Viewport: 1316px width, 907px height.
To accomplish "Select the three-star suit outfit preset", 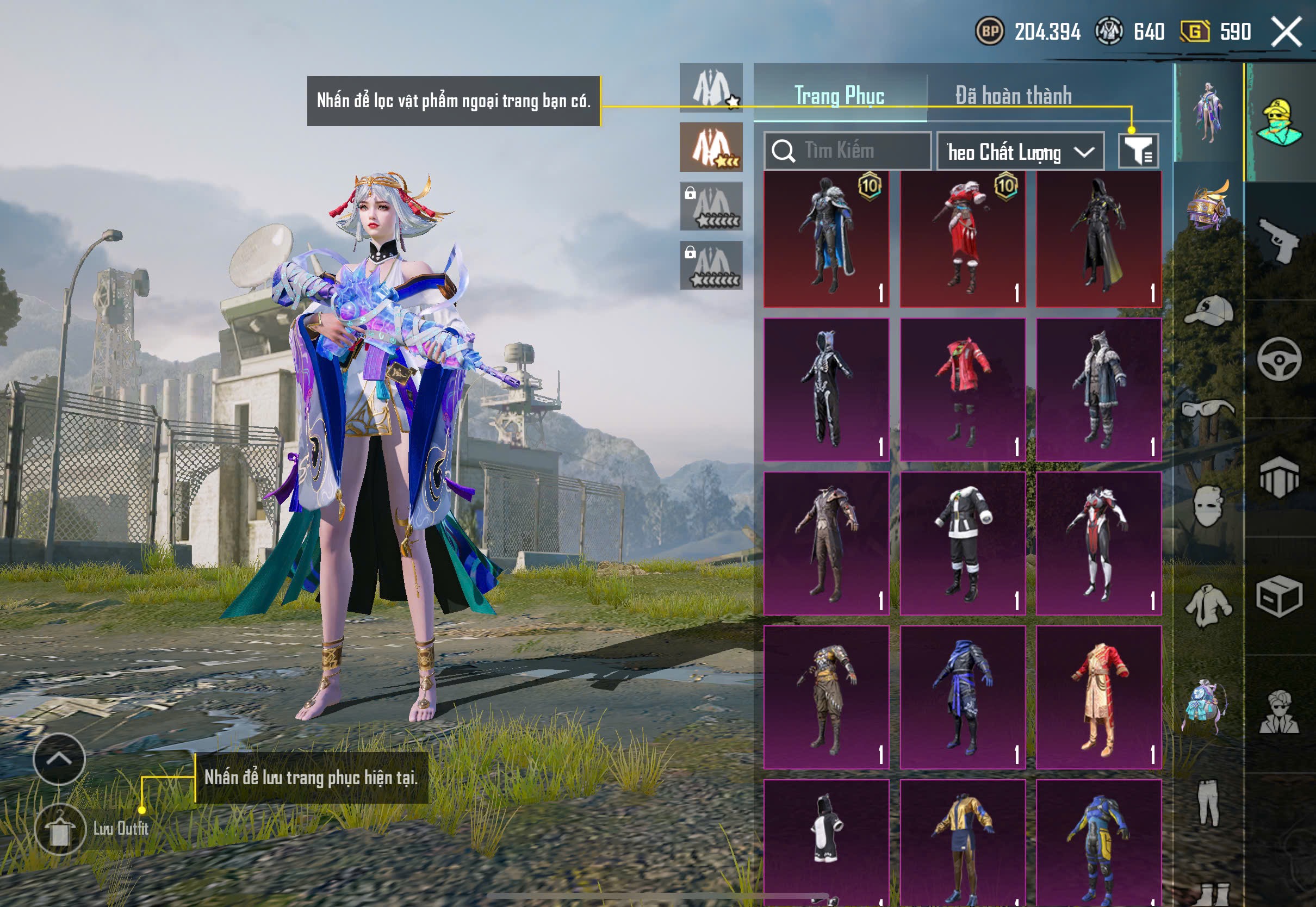I will click(x=711, y=147).
